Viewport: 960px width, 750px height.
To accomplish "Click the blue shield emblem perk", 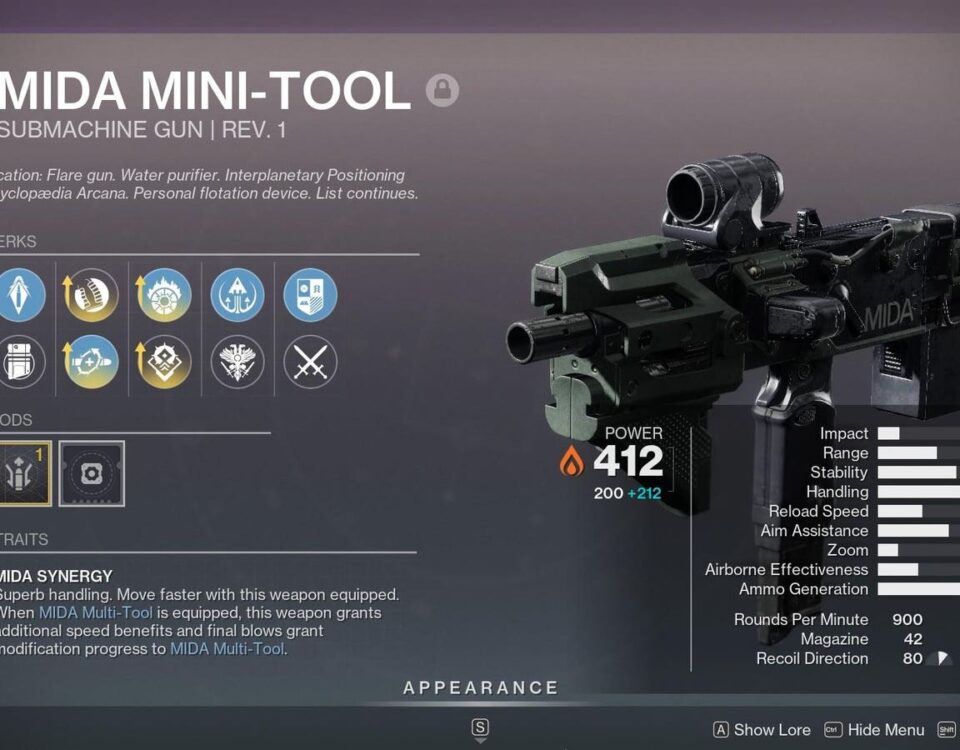I will 310,295.
